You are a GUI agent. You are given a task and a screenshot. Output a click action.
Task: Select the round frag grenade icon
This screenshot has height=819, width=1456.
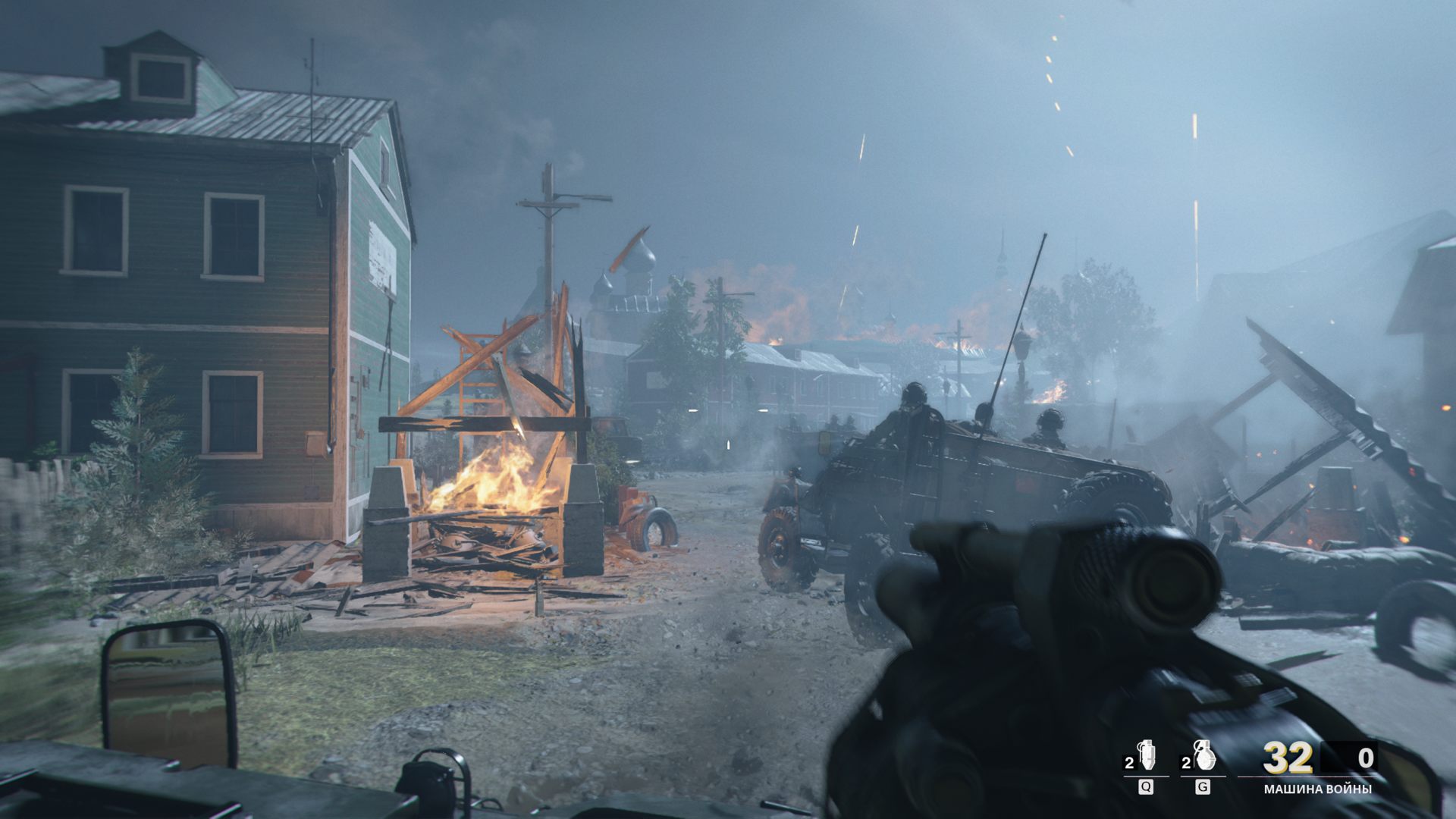(1202, 756)
